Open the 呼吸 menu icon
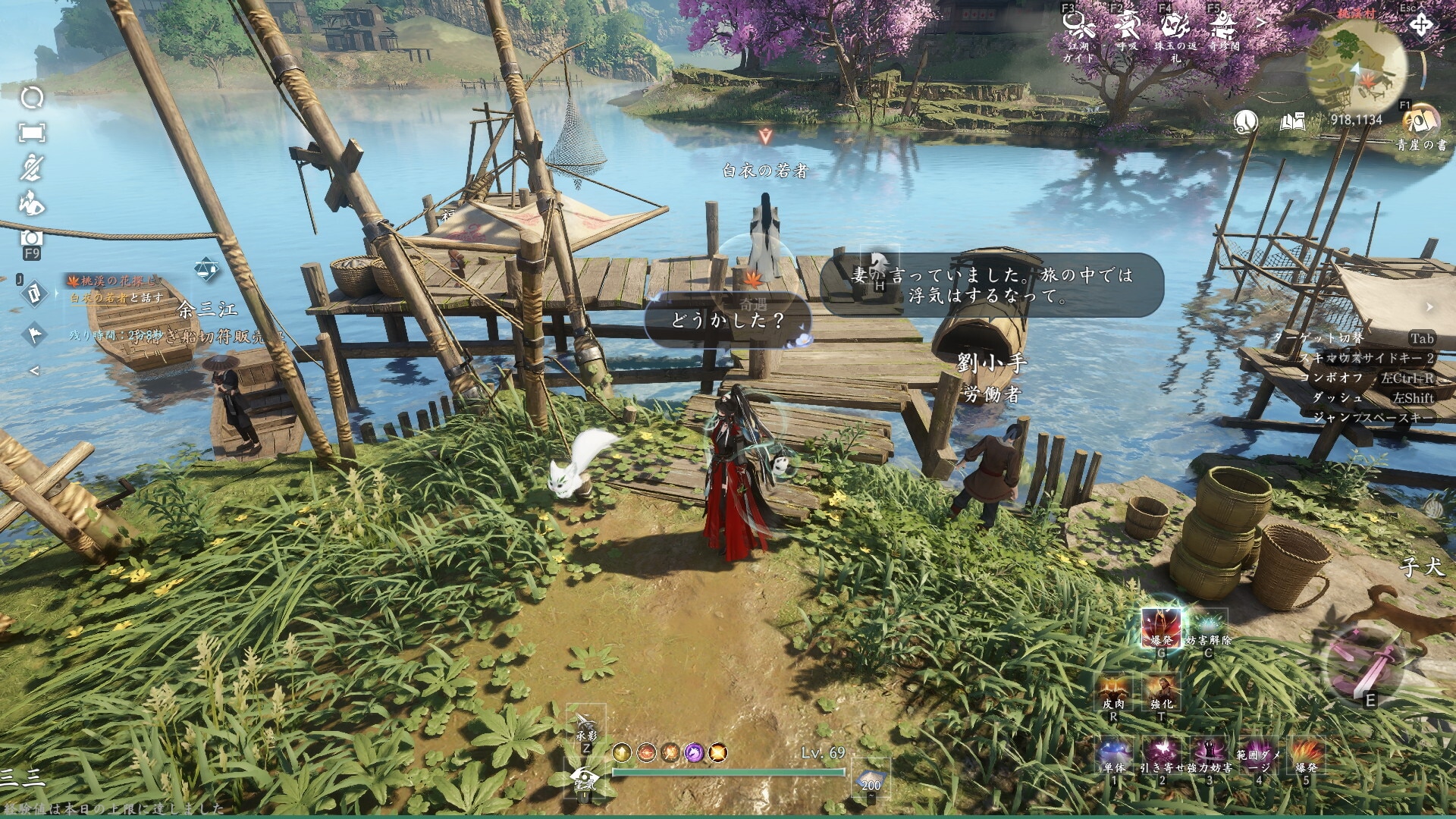 (1128, 25)
